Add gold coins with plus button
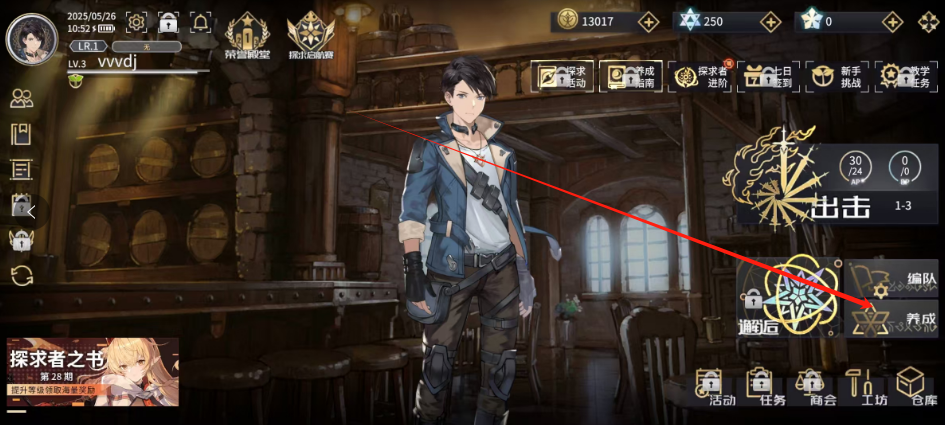945x425 pixels. [x=649, y=21]
